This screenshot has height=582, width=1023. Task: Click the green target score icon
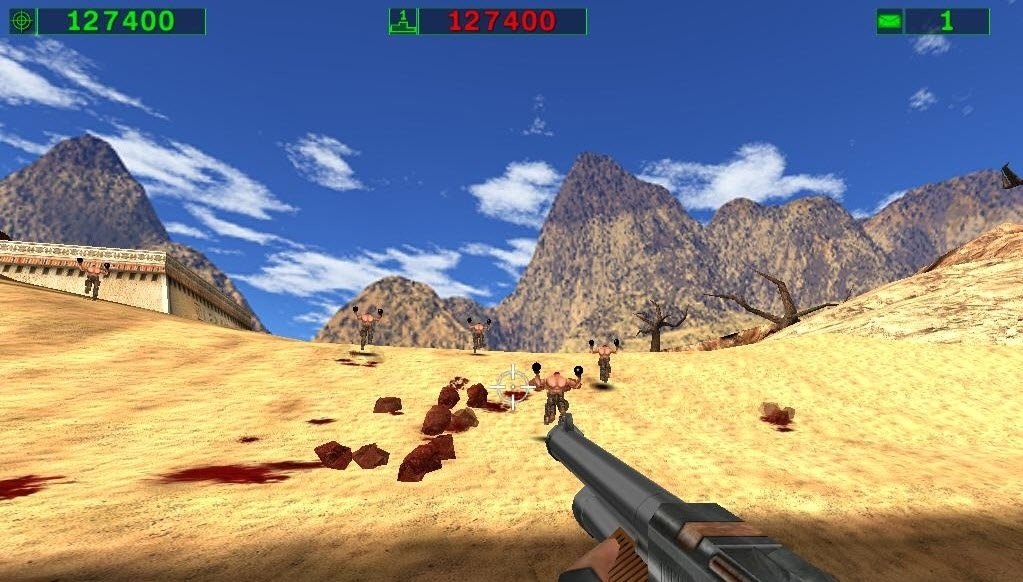22,21
